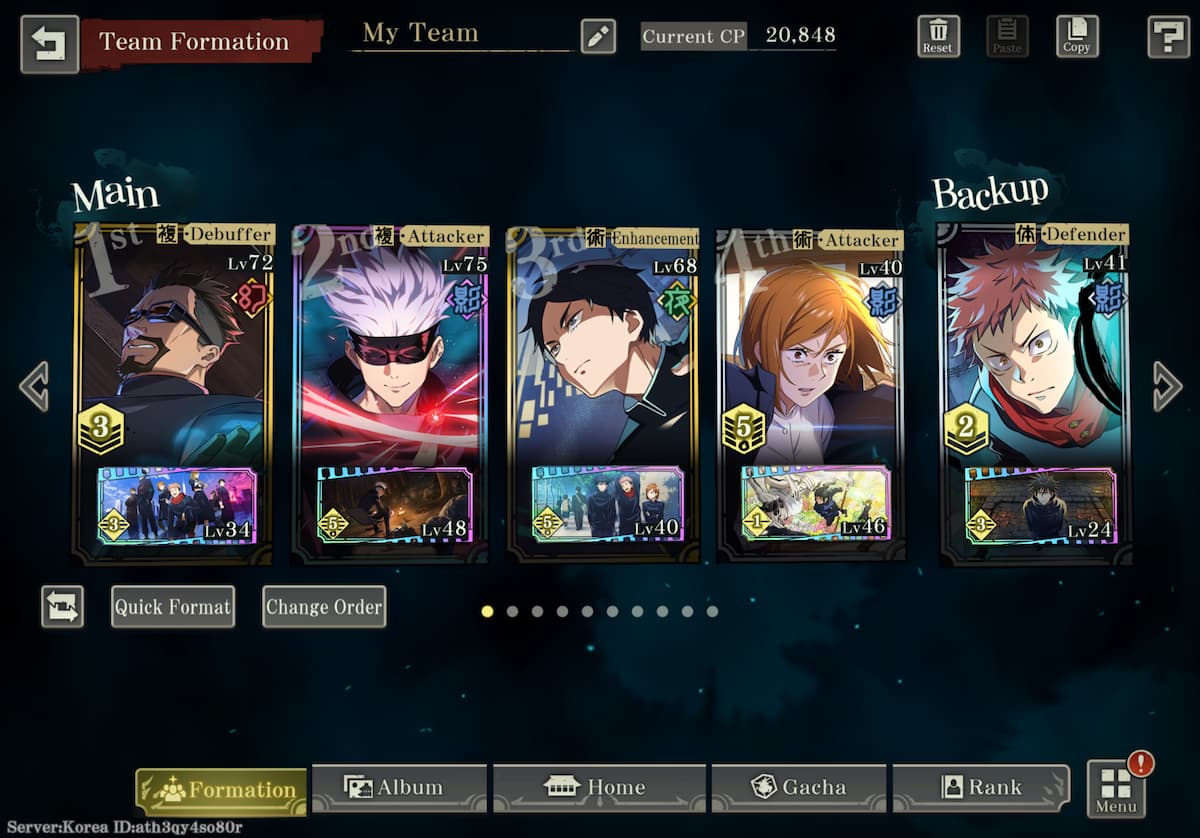Viewport: 1200px width, 838px height.
Task: Open the Rank tab
Action: coord(980,788)
